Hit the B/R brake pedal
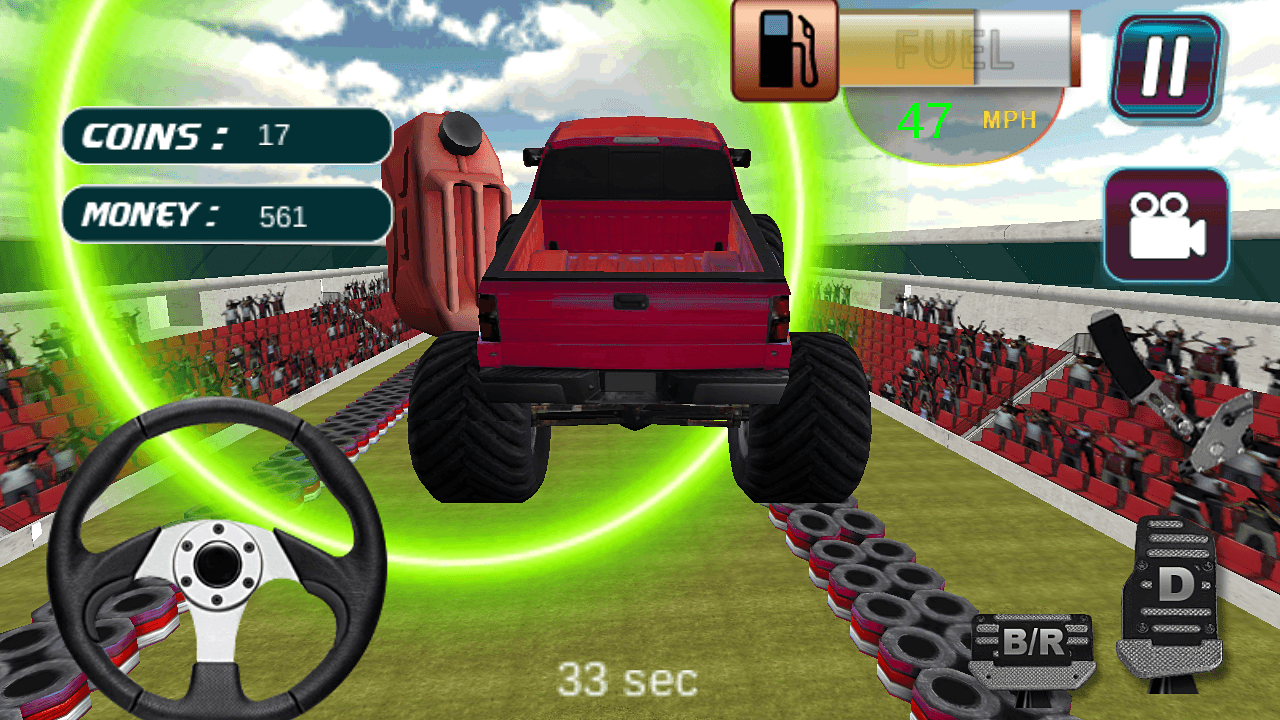1280x720 pixels. point(1032,647)
